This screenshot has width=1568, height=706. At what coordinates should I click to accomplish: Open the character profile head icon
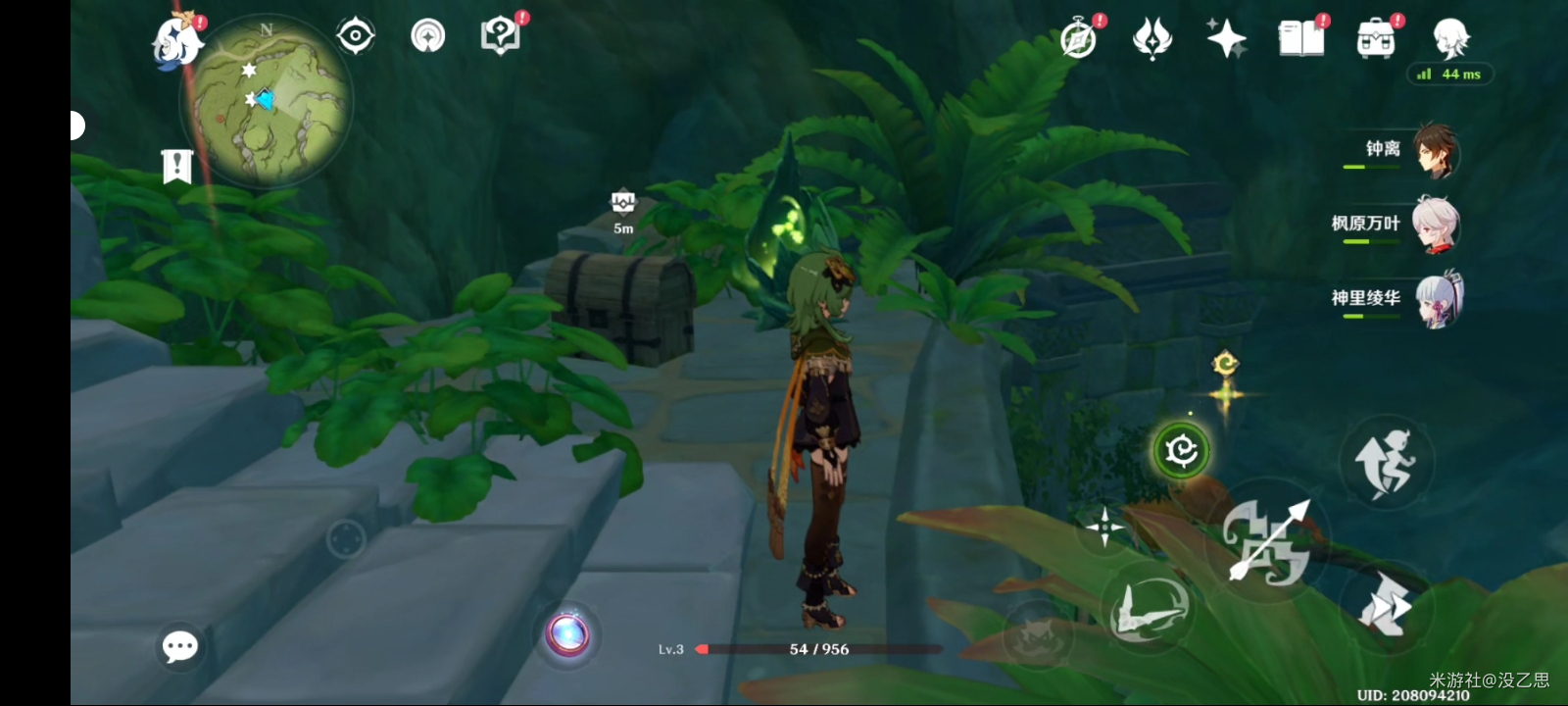tap(1450, 39)
